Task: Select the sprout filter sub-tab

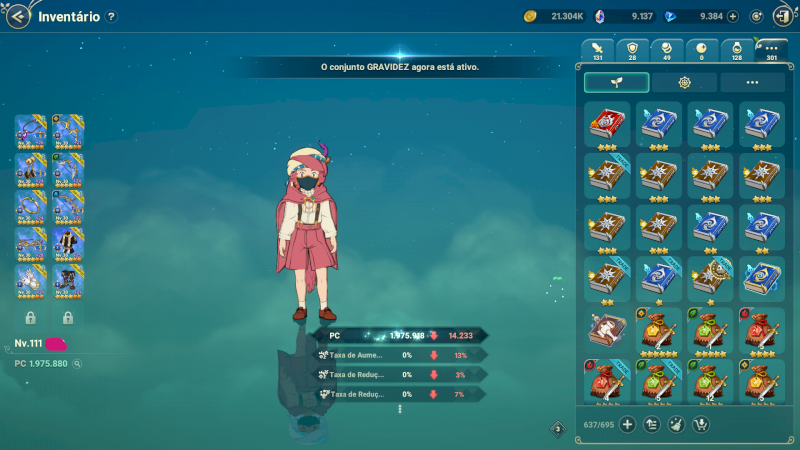Action: (616, 83)
